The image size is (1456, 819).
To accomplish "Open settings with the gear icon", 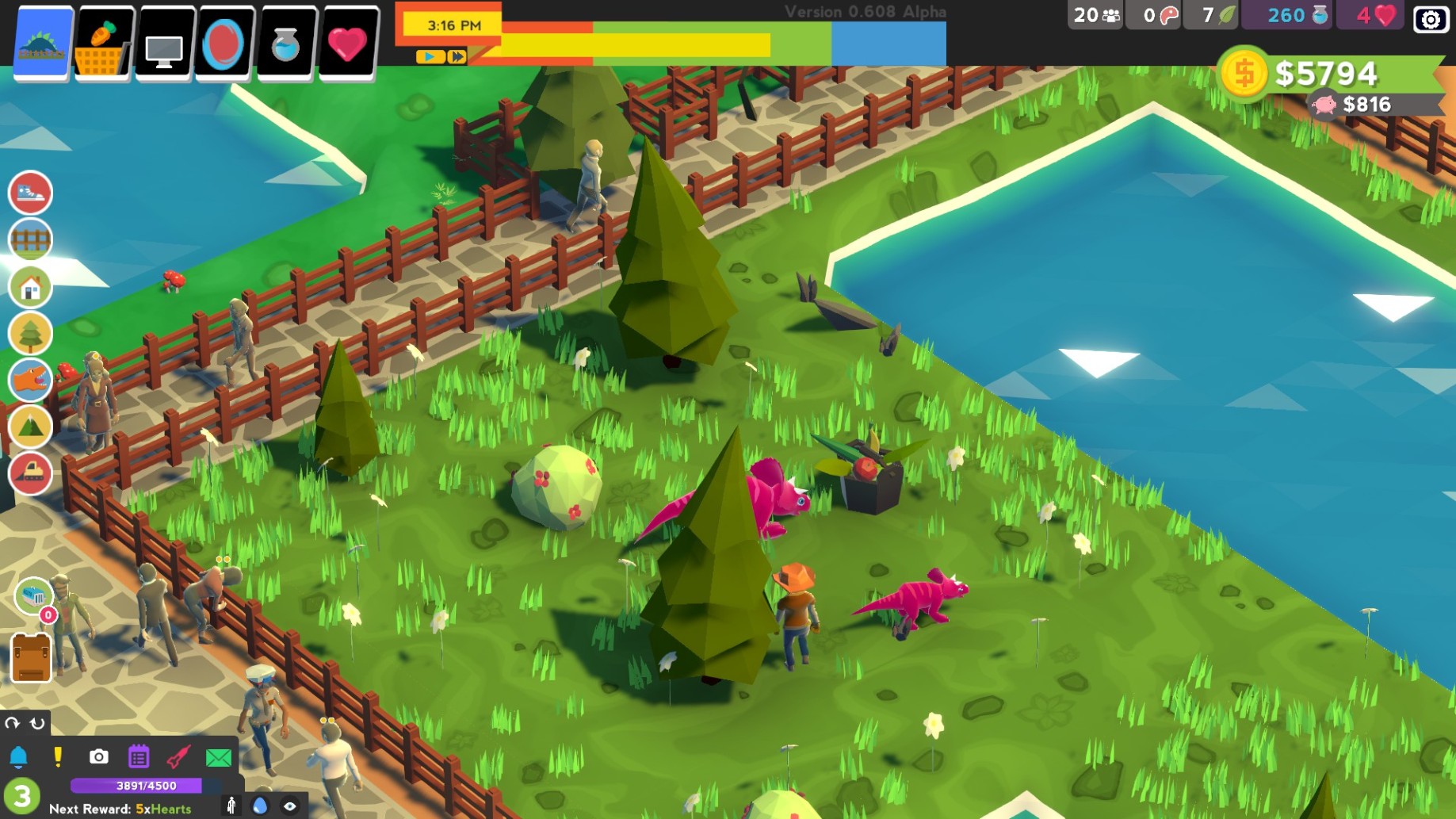I will pyautogui.click(x=1431, y=18).
